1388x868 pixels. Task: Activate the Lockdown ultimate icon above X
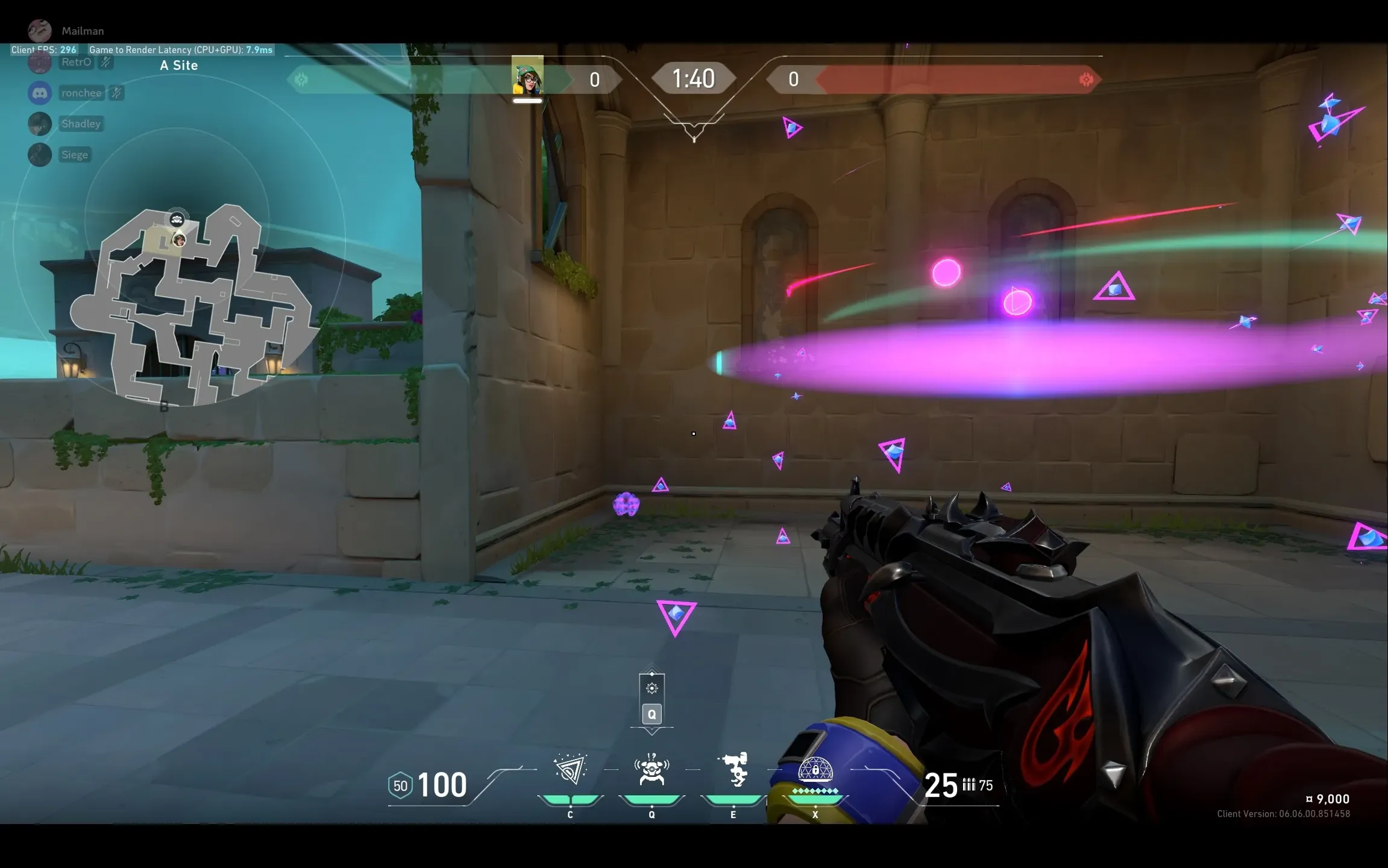(815, 770)
